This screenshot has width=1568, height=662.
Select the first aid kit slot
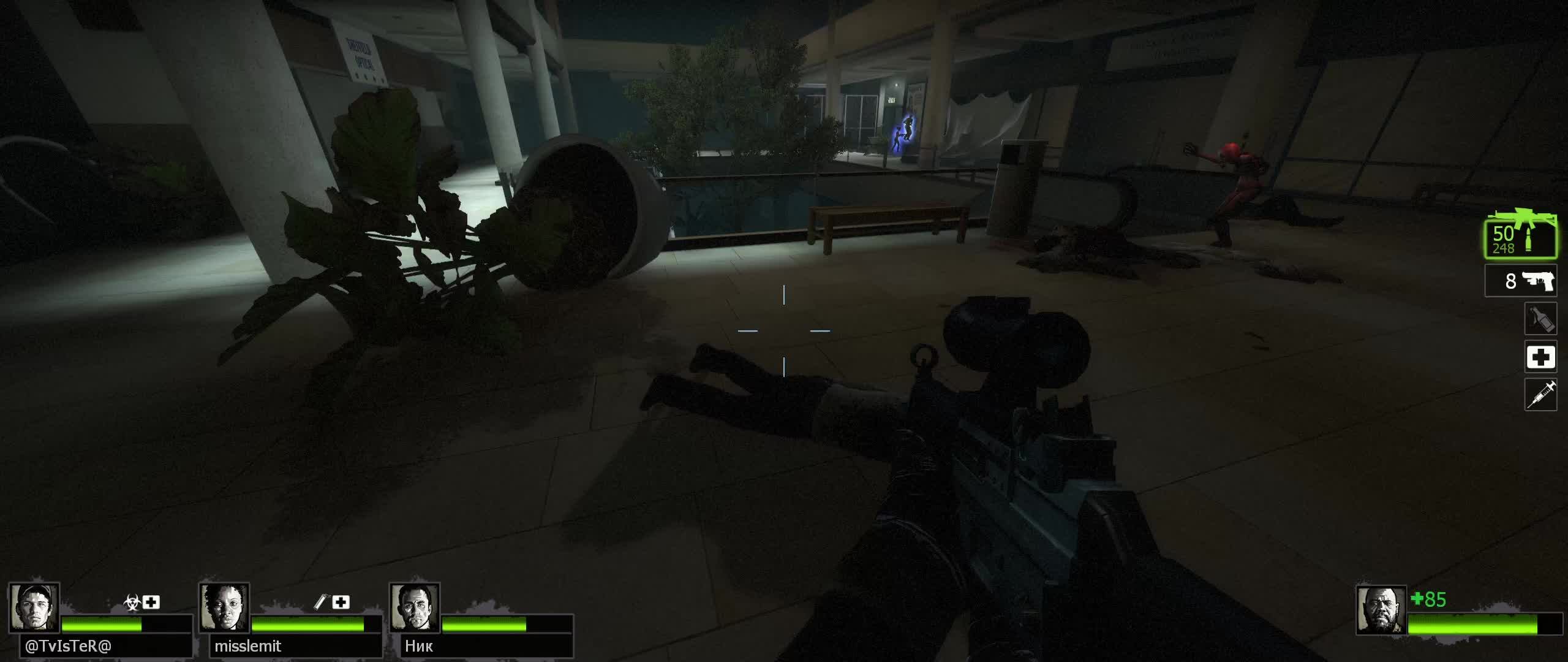1541,357
